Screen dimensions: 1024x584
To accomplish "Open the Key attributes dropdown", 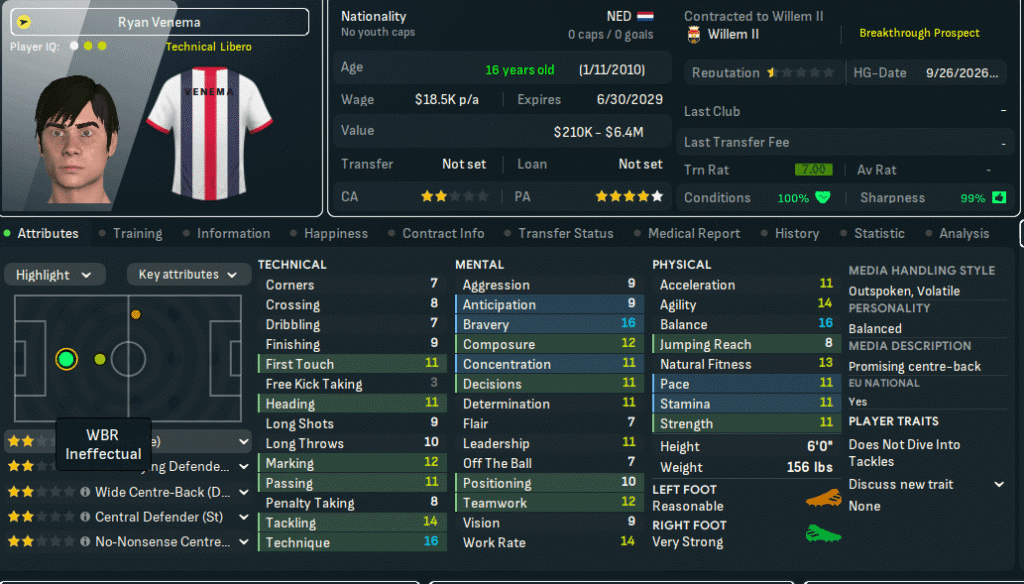I will (189, 275).
